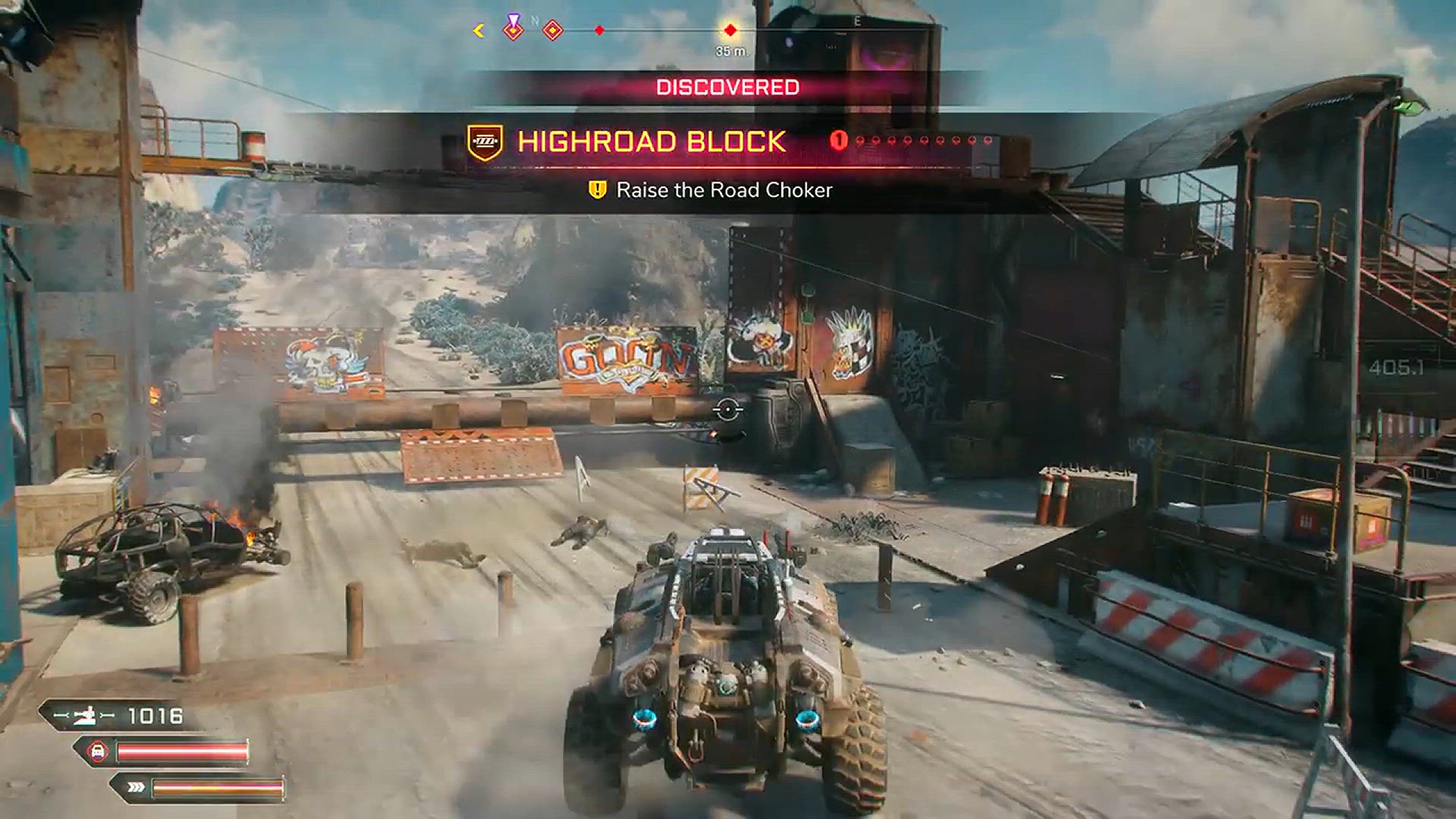Select the mounted turret weapon icon
The height and width of the screenshot is (819, 1456).
[x=84, y=715]
